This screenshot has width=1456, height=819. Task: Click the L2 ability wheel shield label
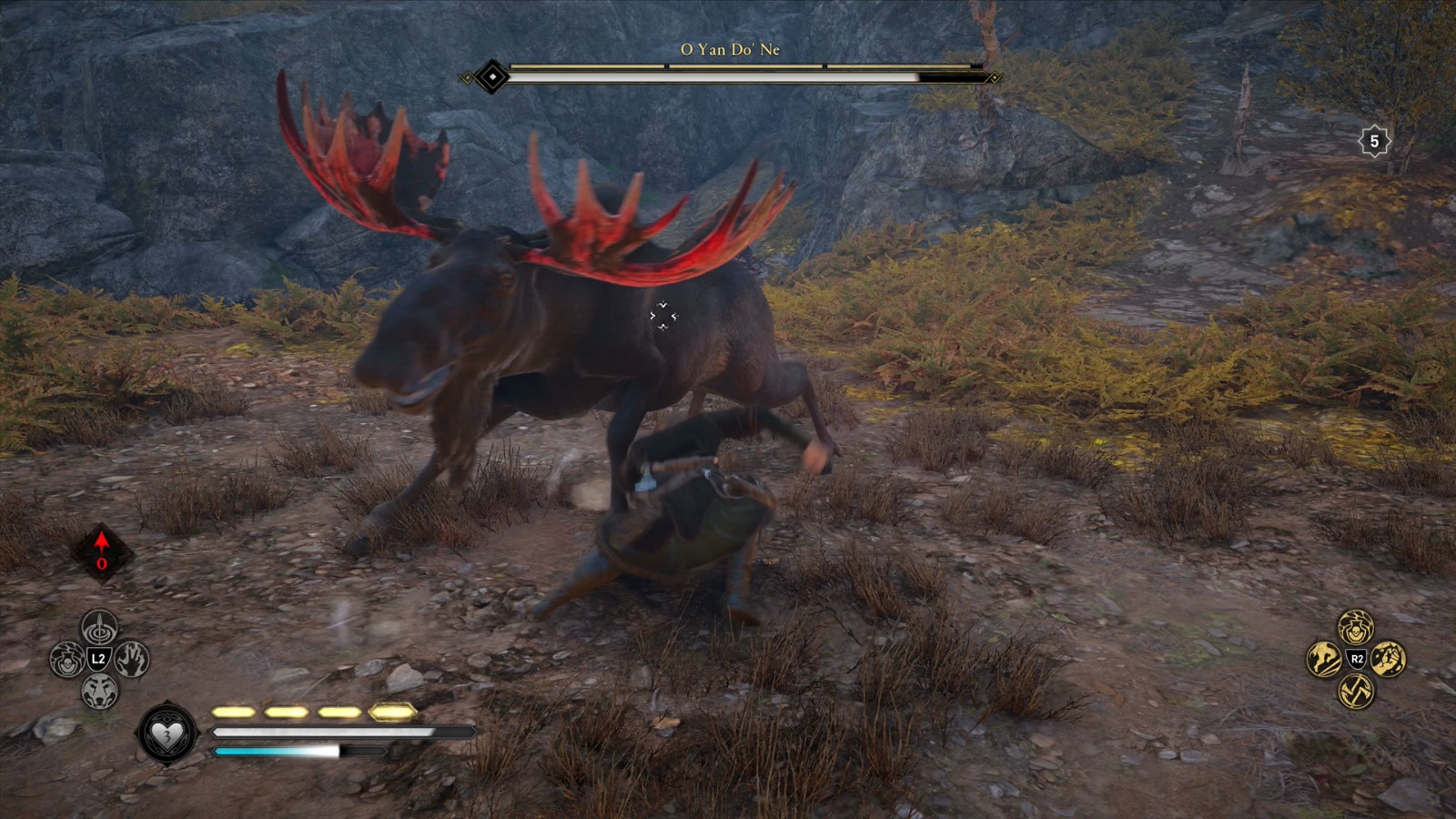(100, 659)
